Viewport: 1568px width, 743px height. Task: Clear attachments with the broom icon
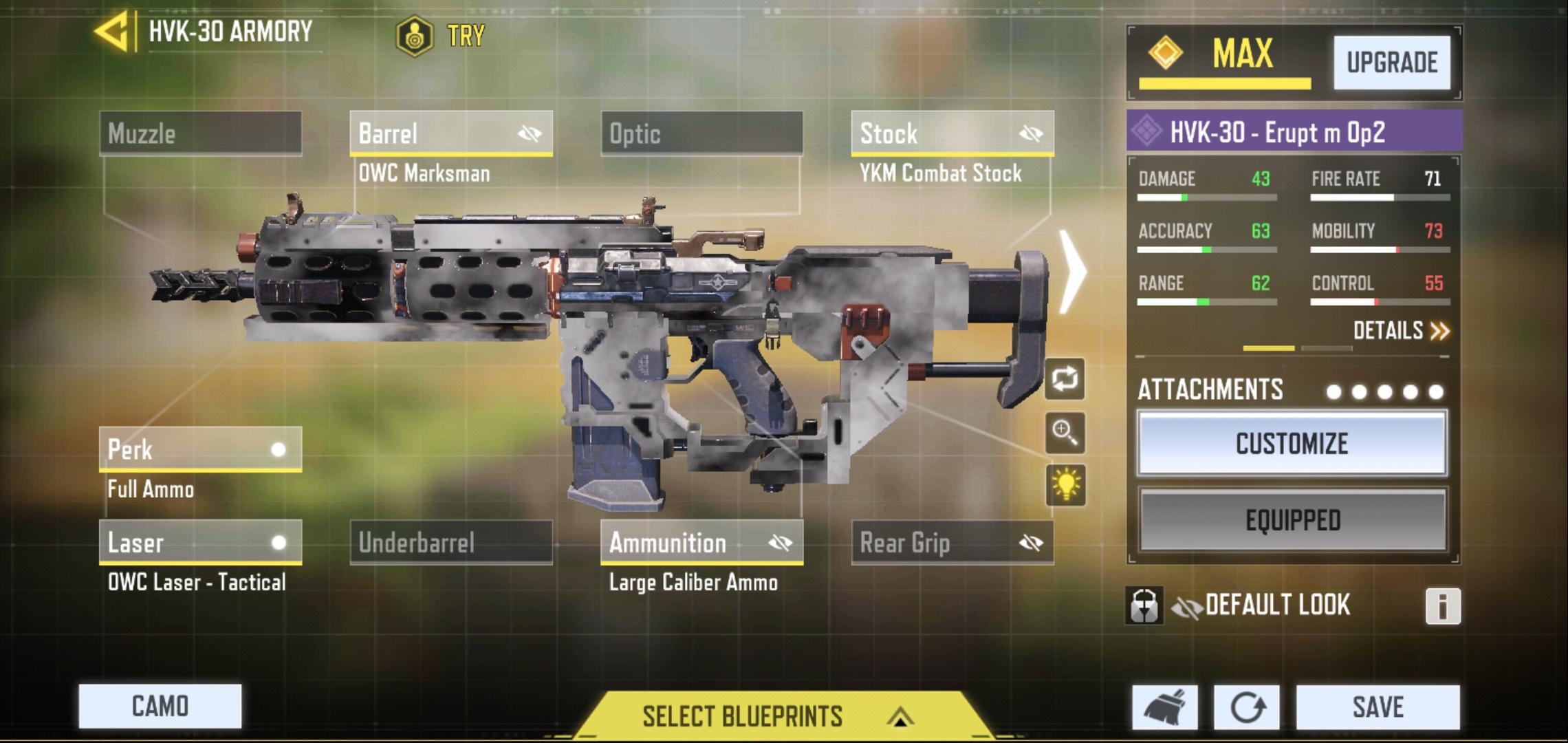click(x=1164, y=707)
